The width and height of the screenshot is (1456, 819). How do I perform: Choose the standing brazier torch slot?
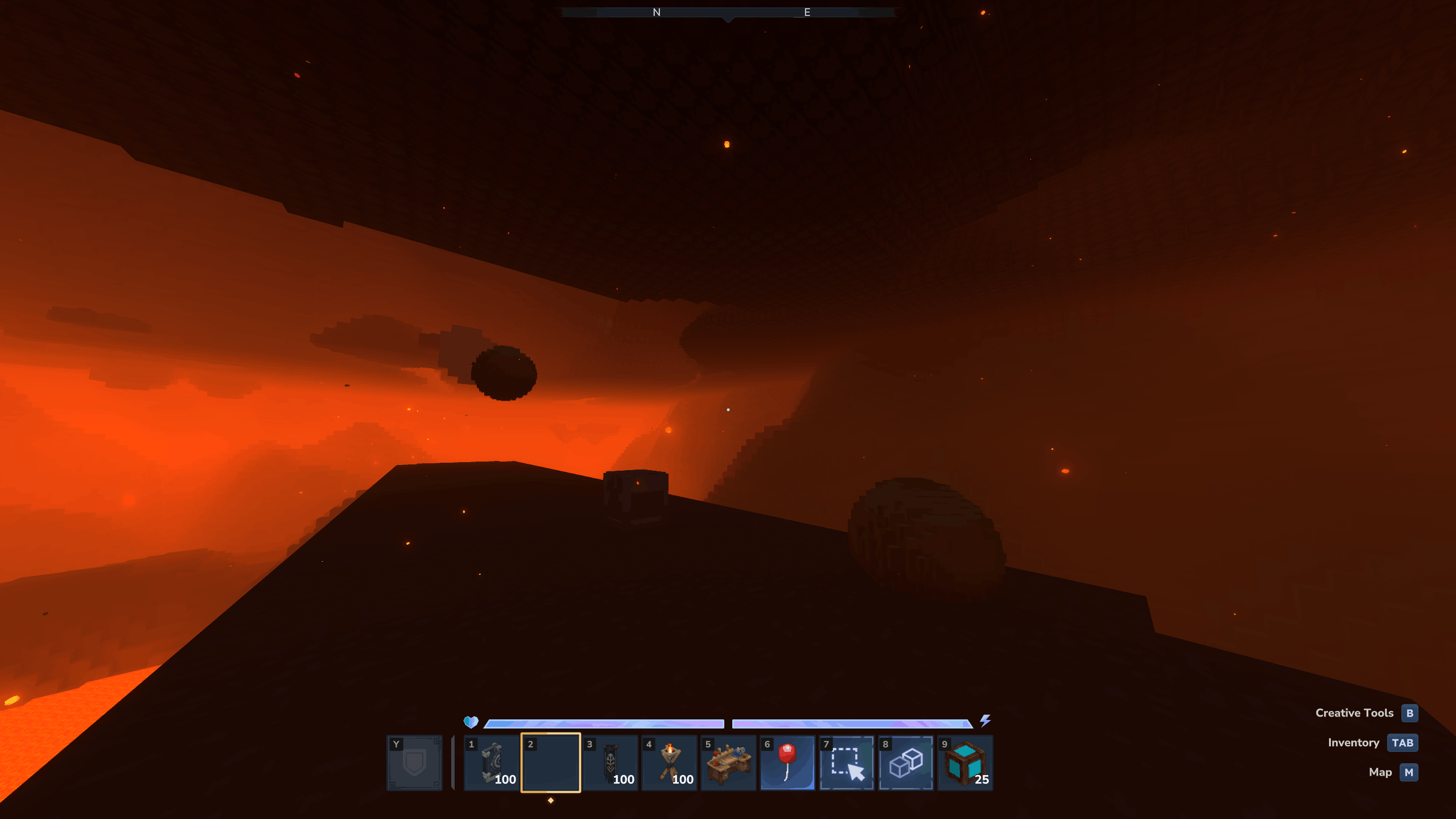(x=670, y=762)
